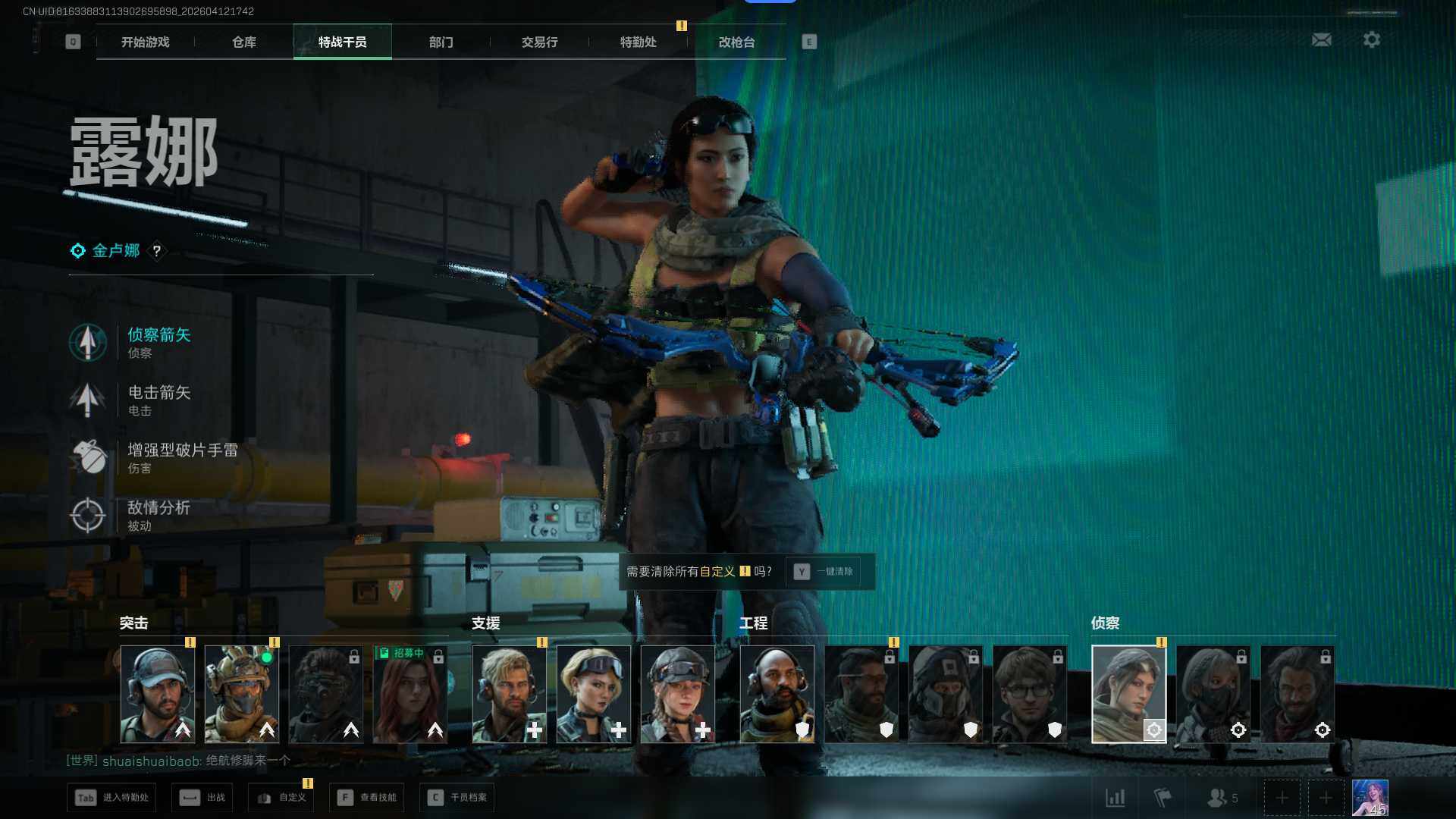Open the 交易行 tab

[539, 42]
